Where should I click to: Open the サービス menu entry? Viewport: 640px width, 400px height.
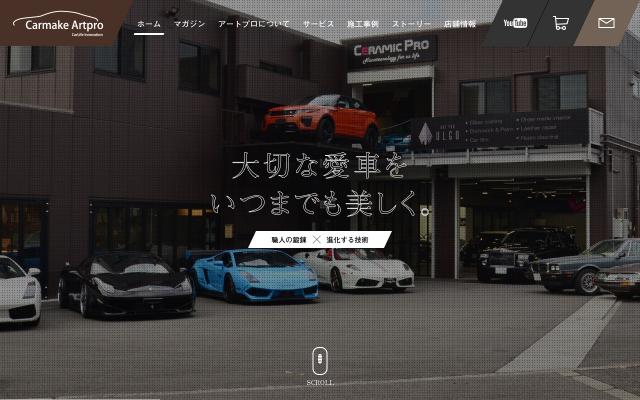318,23
